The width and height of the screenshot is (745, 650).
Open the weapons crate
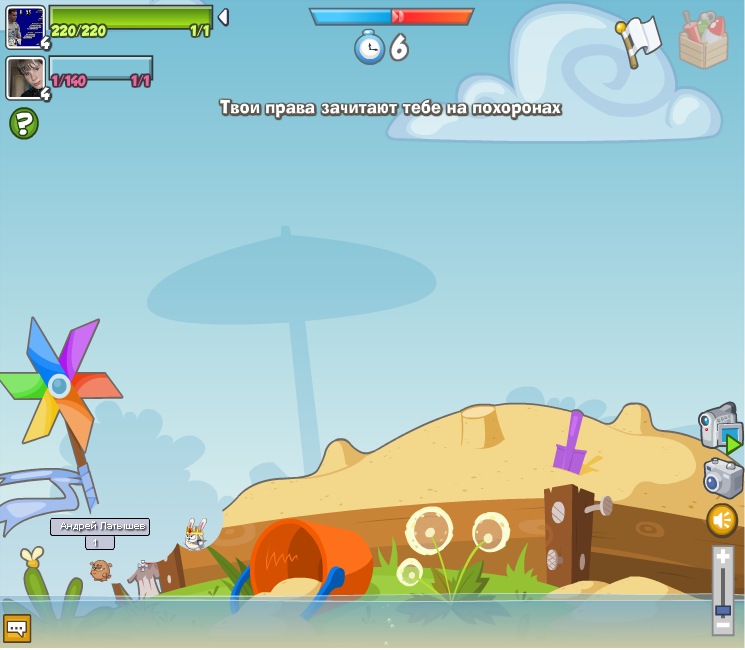pyautogui.click(x=704, y=40)
